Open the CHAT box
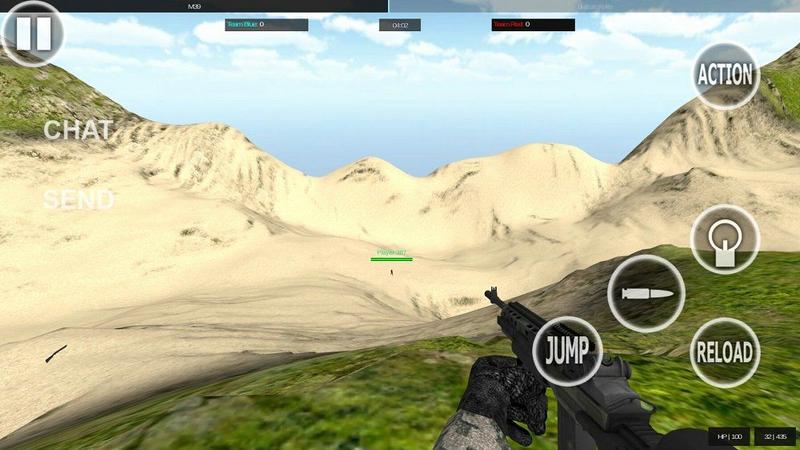This screenshot has height=450, width=800. coord(78,130)
